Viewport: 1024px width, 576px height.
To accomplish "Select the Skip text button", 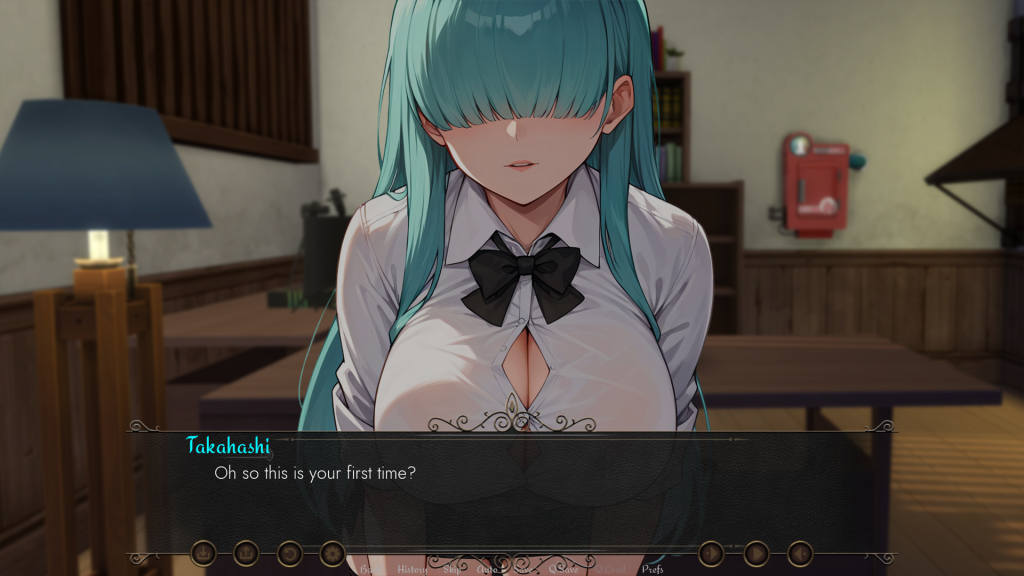I will (452, 570).
